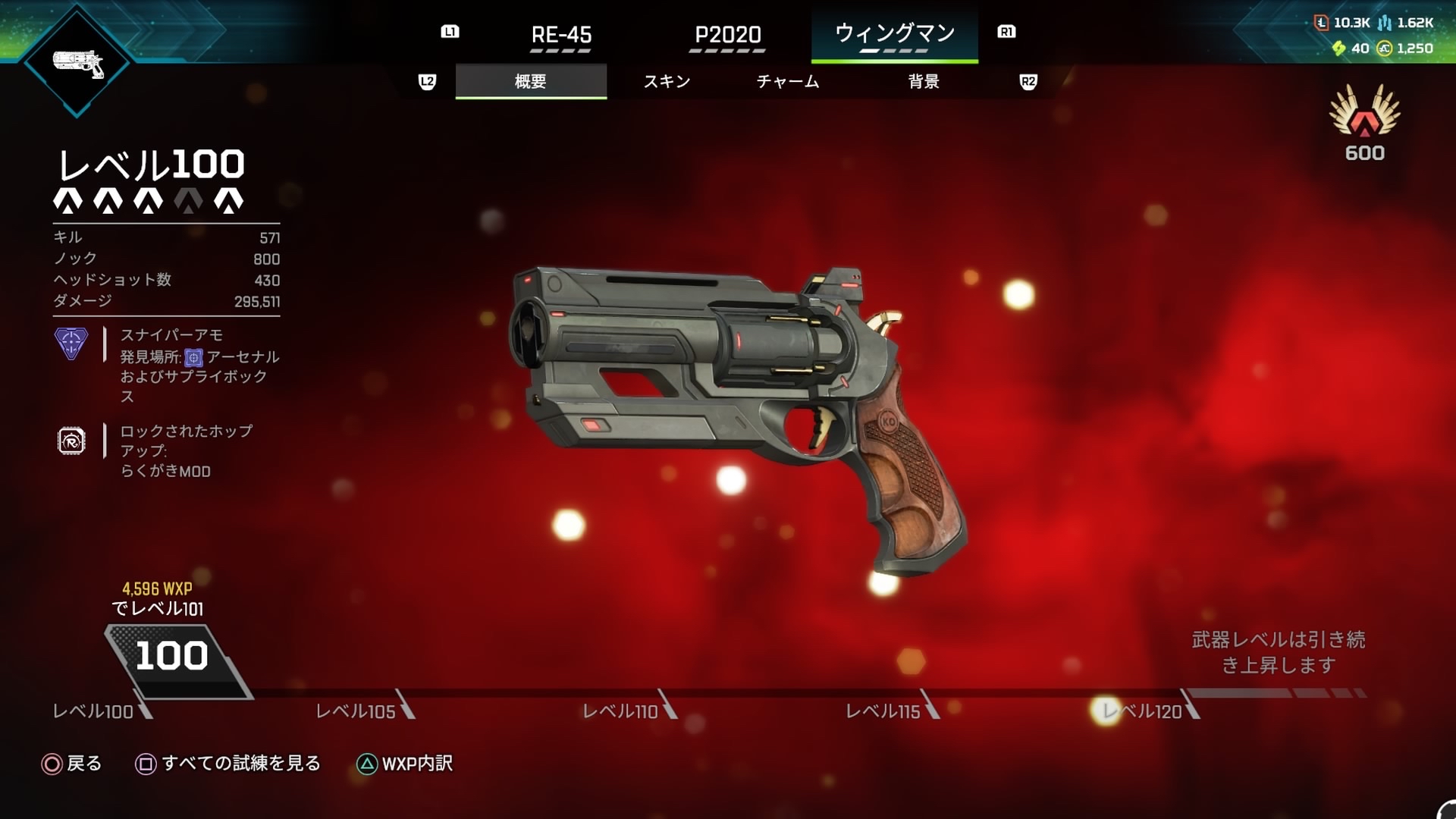Image resolution: width=1456 pixels, height=819 pixels.
Task: Select the レベル110 track marker
Action: (620, 711)
